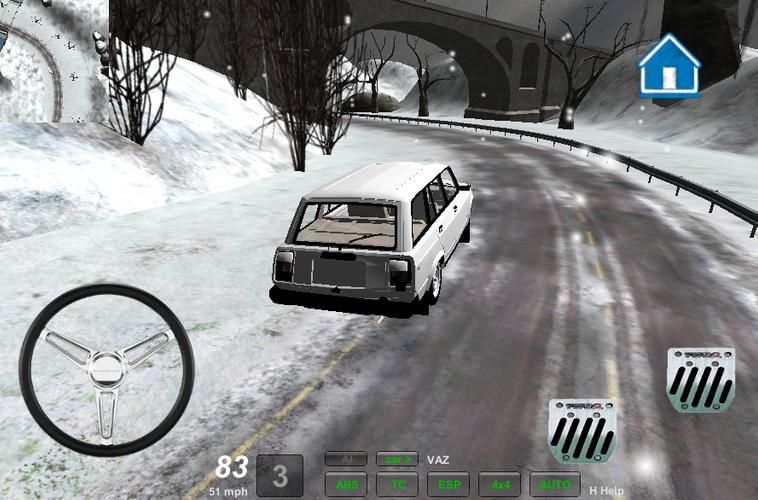Toggle 4x4 drive mode

499,484
